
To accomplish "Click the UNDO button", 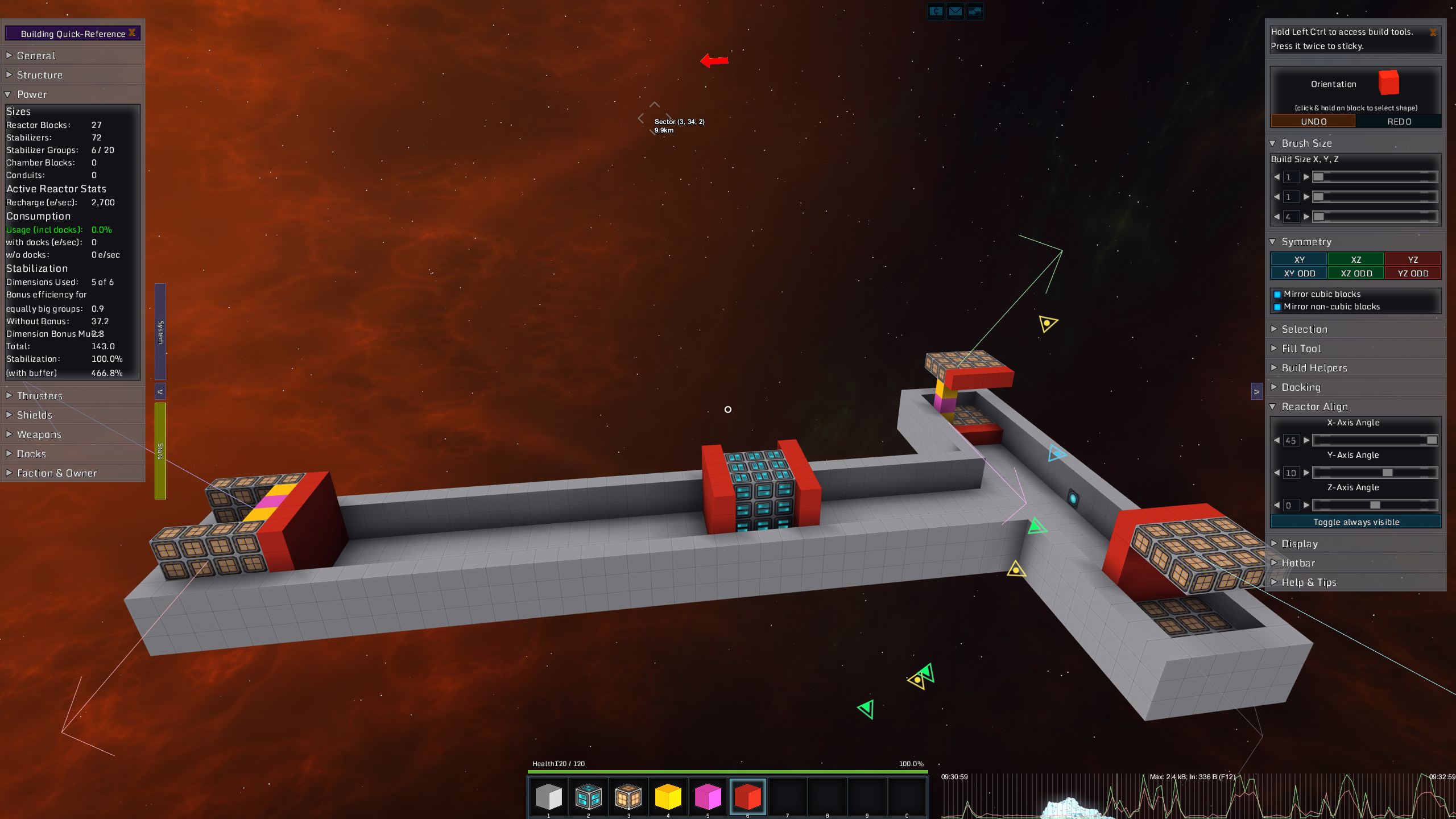I will pyautogui.click(x=1313, y=122).
